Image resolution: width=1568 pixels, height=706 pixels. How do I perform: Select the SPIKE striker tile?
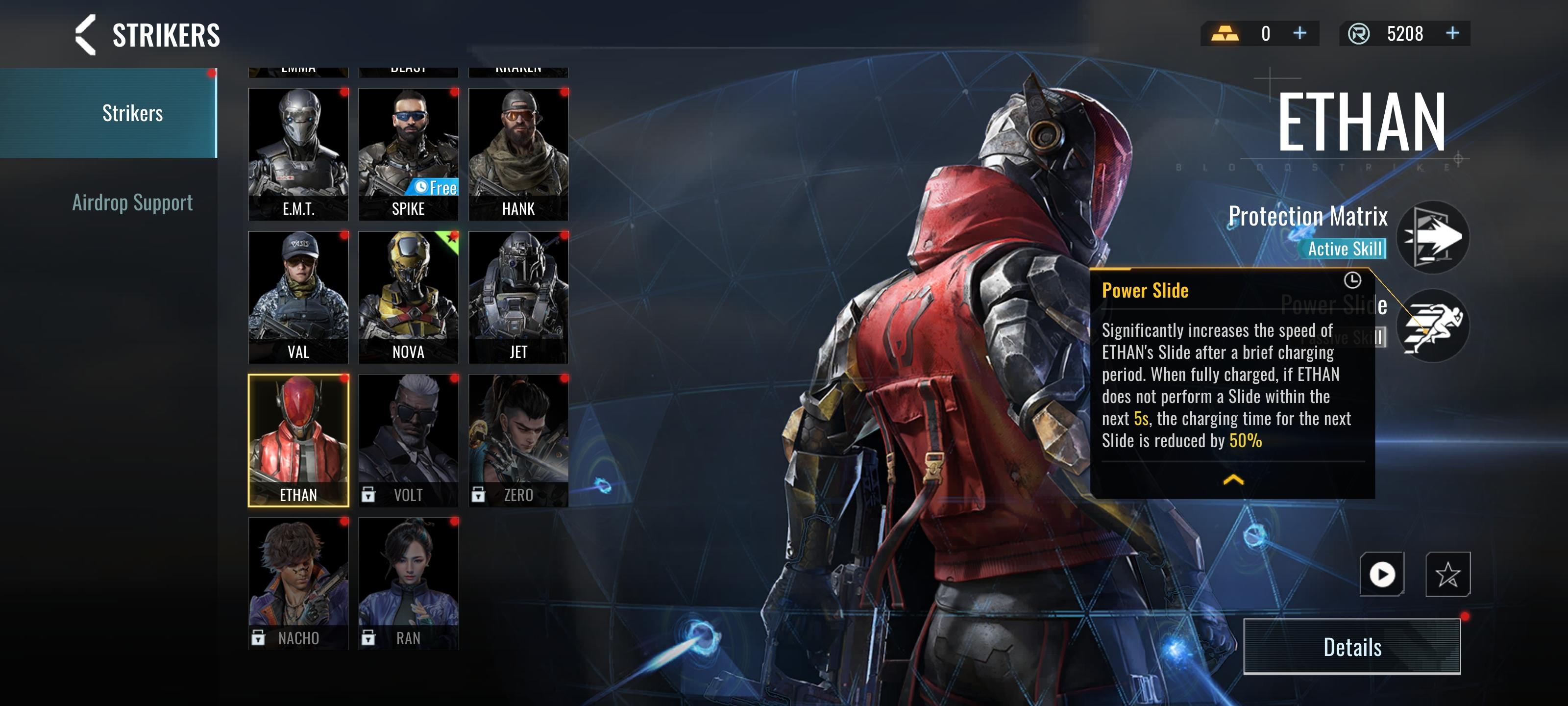click(x=409, y=153)
